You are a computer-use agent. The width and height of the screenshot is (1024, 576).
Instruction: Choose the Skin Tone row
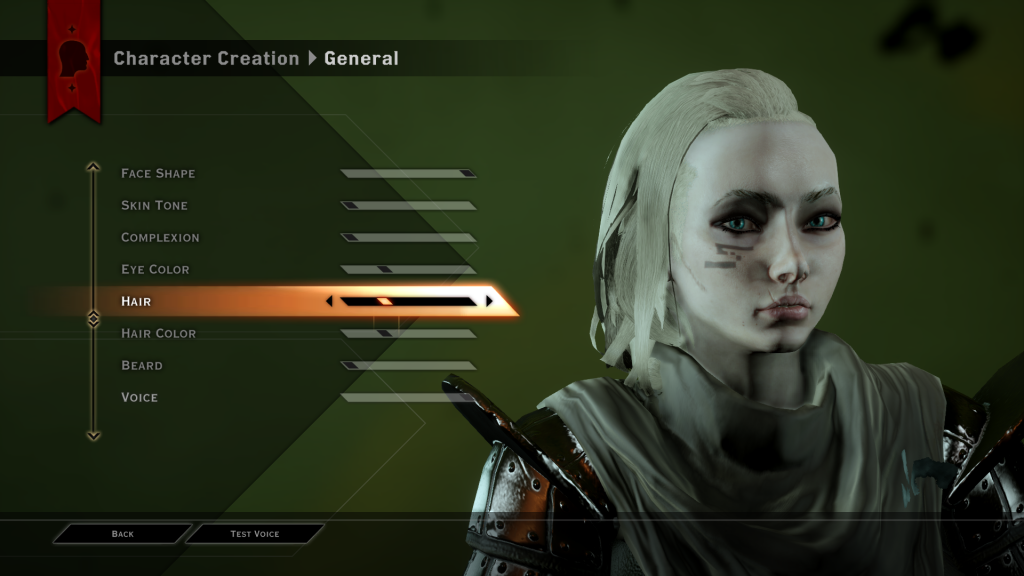pos(154,206)
